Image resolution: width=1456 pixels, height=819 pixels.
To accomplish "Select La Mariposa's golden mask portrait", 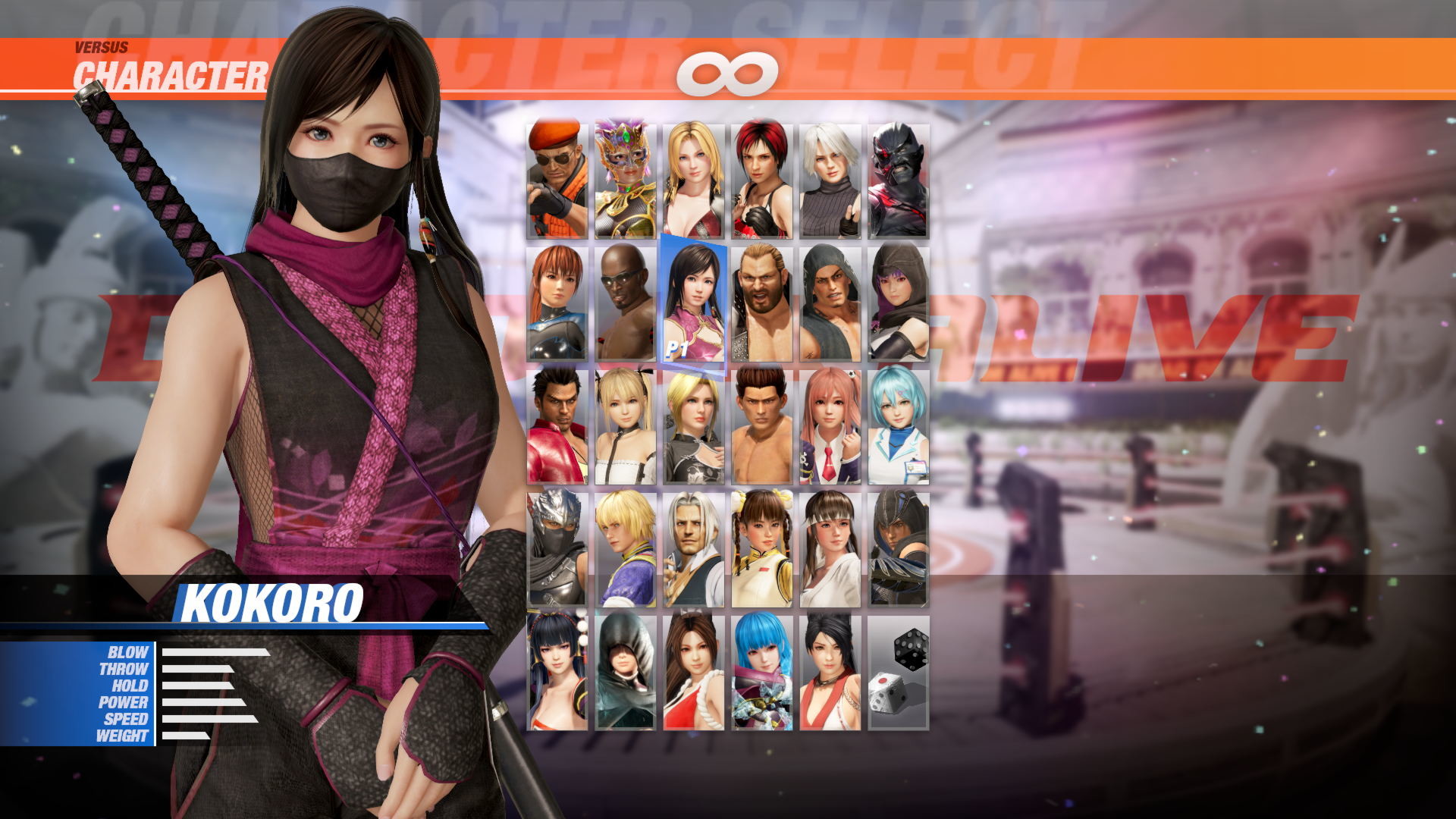I will click(626, 174).
